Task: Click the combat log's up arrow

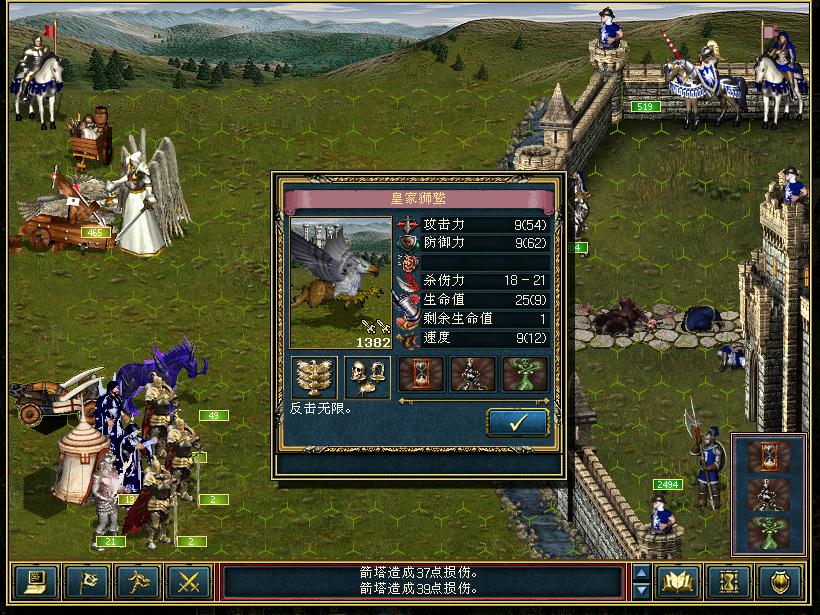Action: click(641, 573)
